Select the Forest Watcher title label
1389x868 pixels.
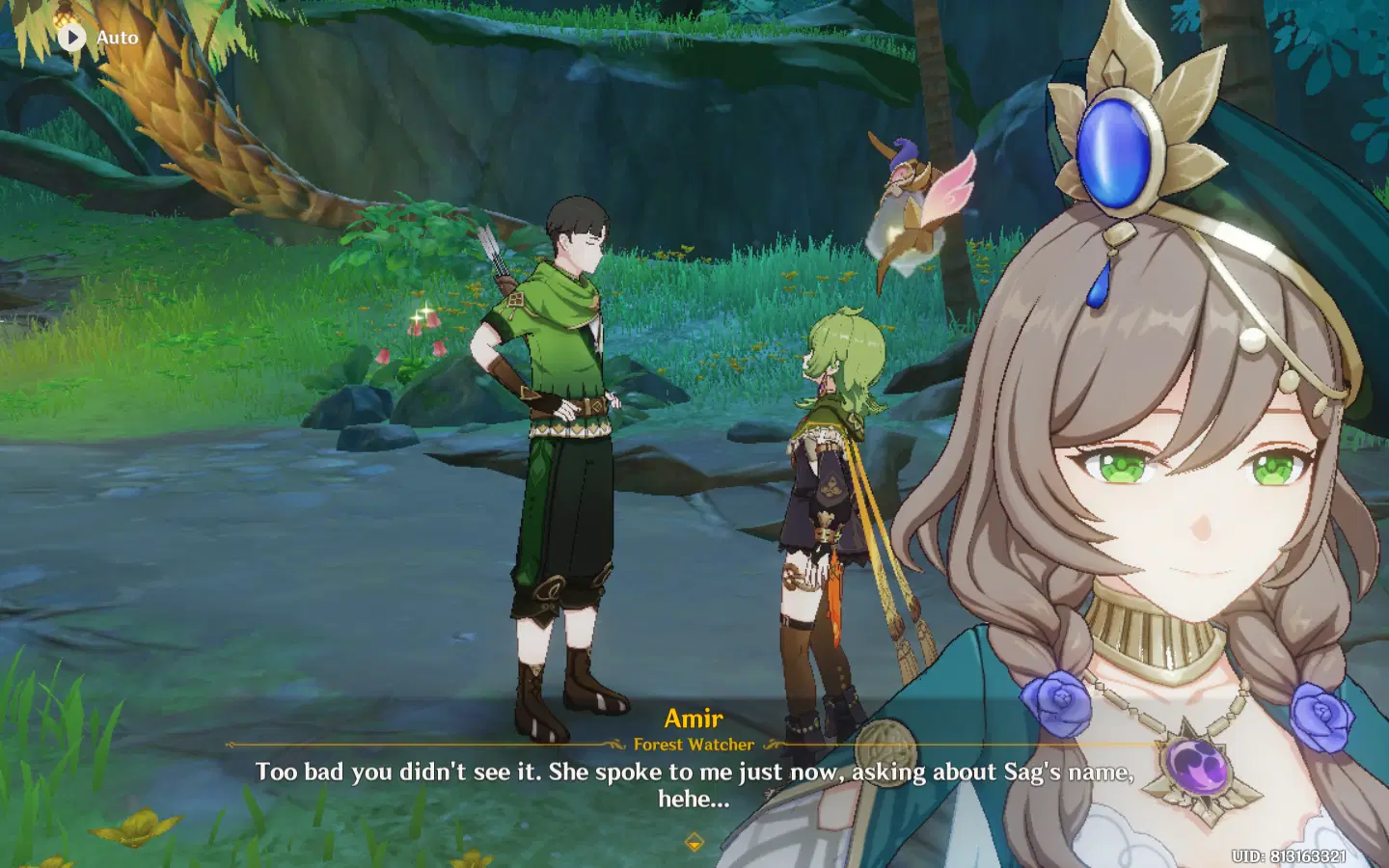694,745
